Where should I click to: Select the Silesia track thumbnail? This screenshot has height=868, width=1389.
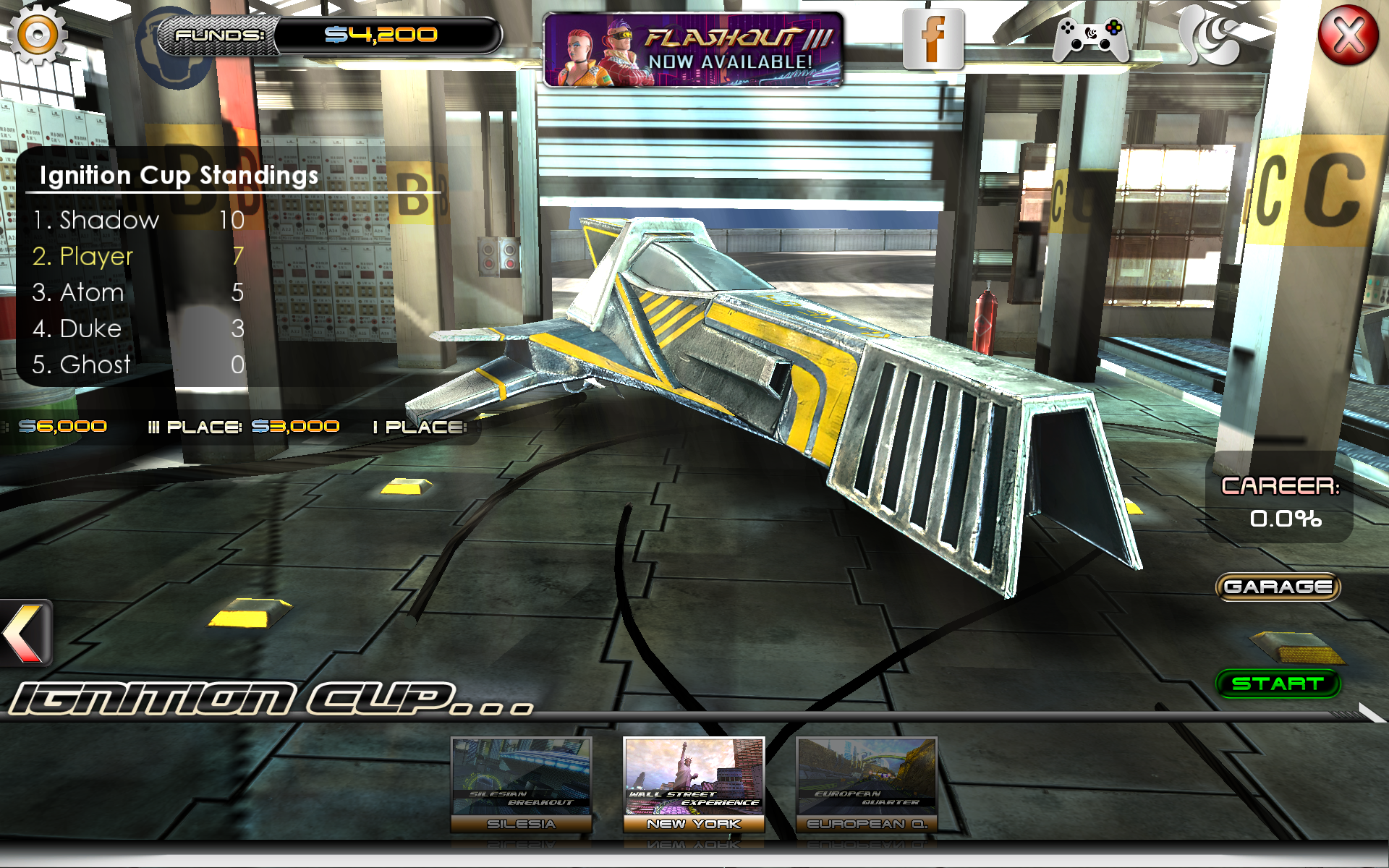(521, 784)
